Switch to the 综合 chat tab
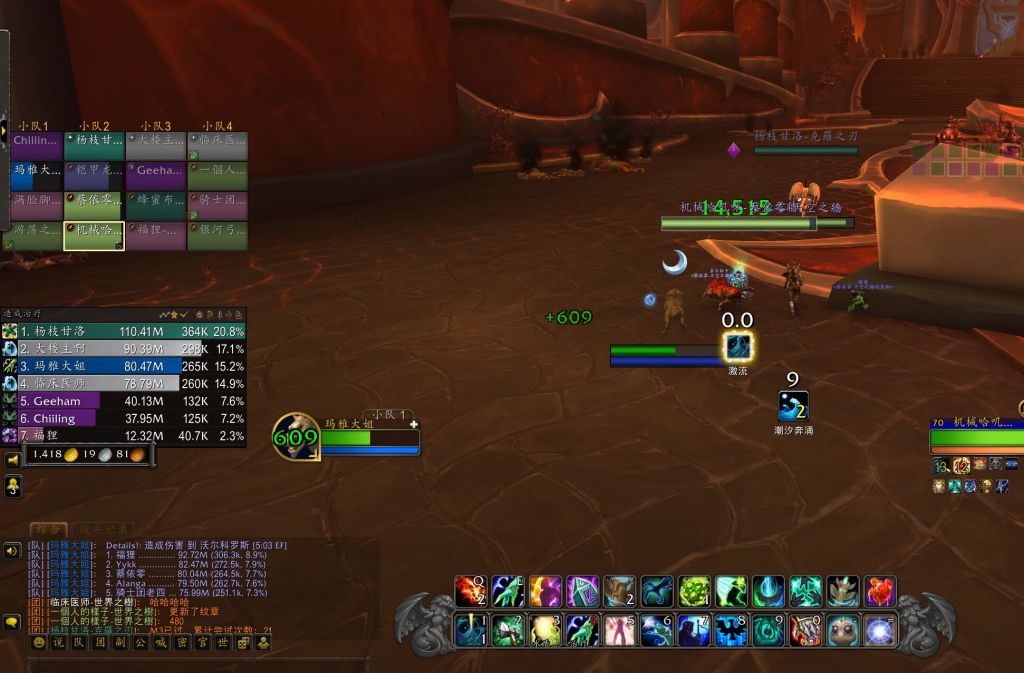The height and width of the screenshot is (673, 1024). 47,529
